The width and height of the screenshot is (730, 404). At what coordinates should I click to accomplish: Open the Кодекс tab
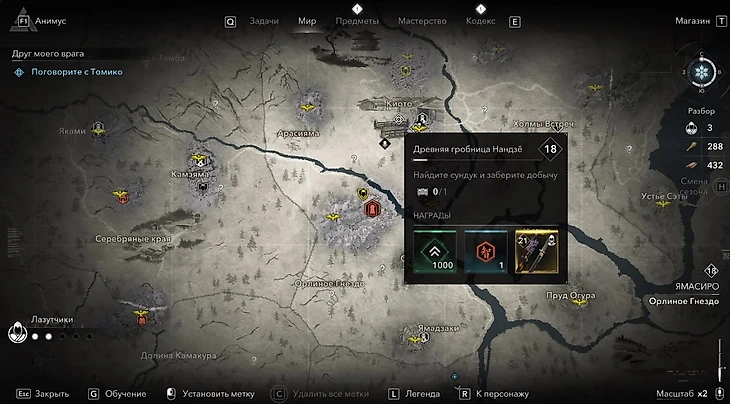click(480, 20)
